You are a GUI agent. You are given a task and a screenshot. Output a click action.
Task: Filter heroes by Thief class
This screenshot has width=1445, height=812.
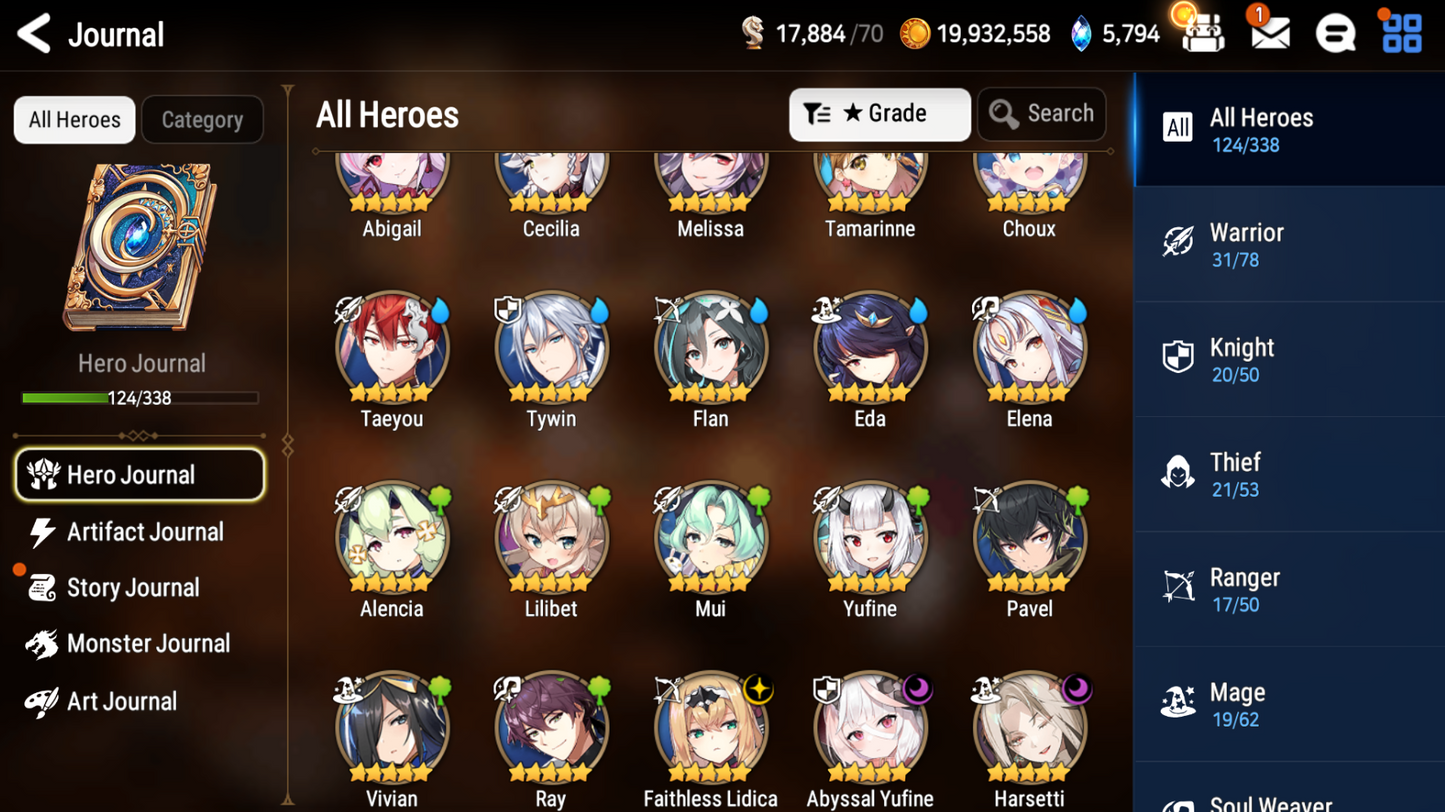(x=1288, y=475)
